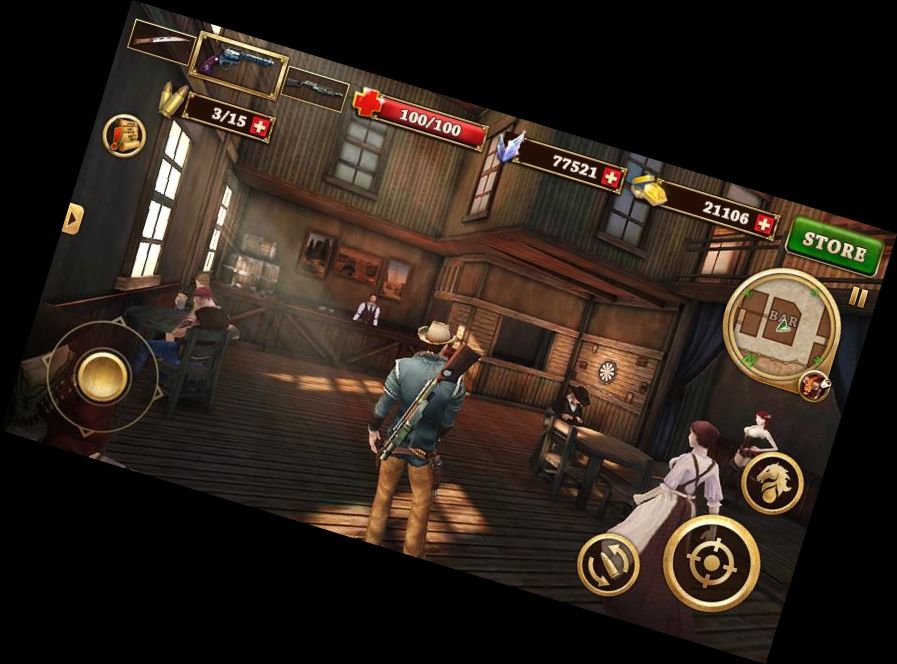The image size is (897, 664).
Task: Buy more ammo with the ammo plus button
Action: point(261,127)
